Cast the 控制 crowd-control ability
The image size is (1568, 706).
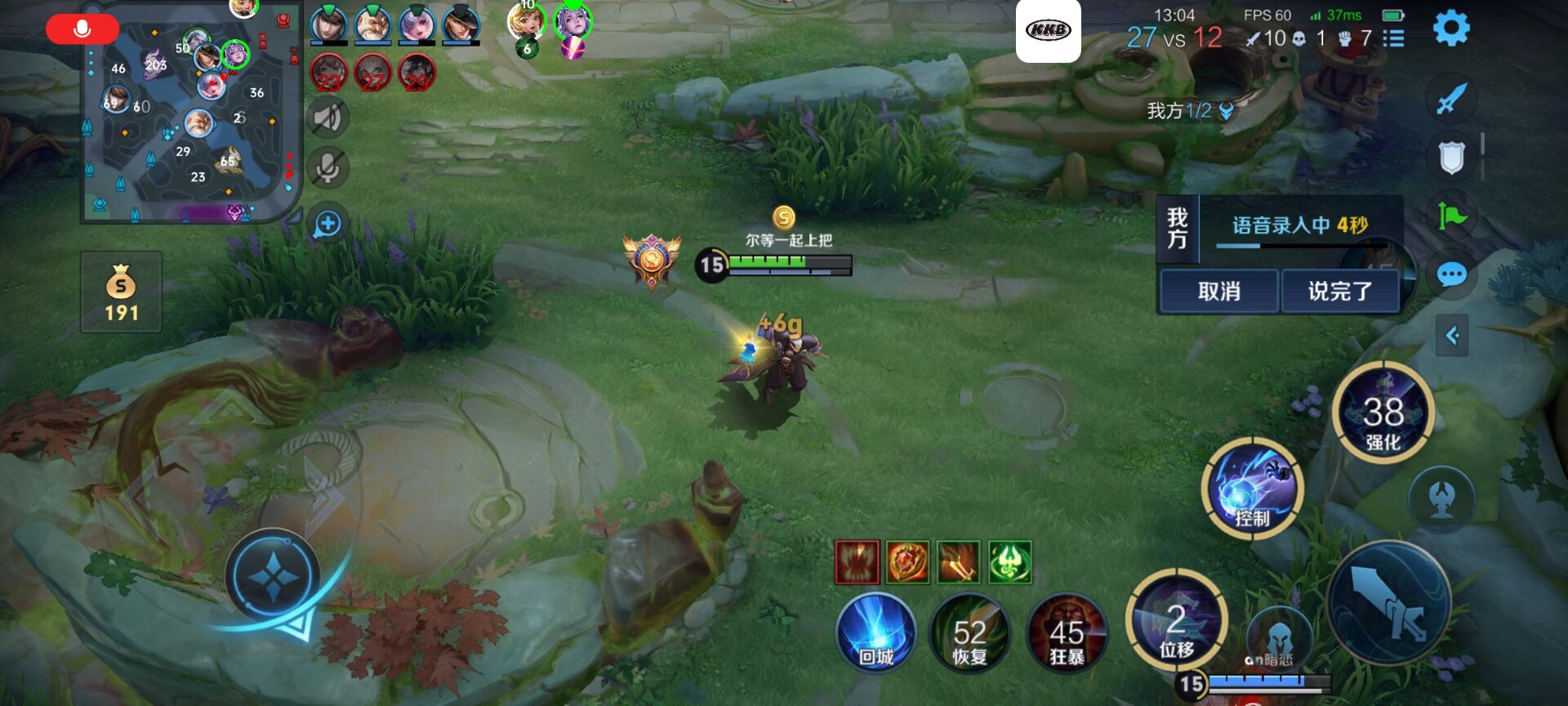(x=1251, y=488)
